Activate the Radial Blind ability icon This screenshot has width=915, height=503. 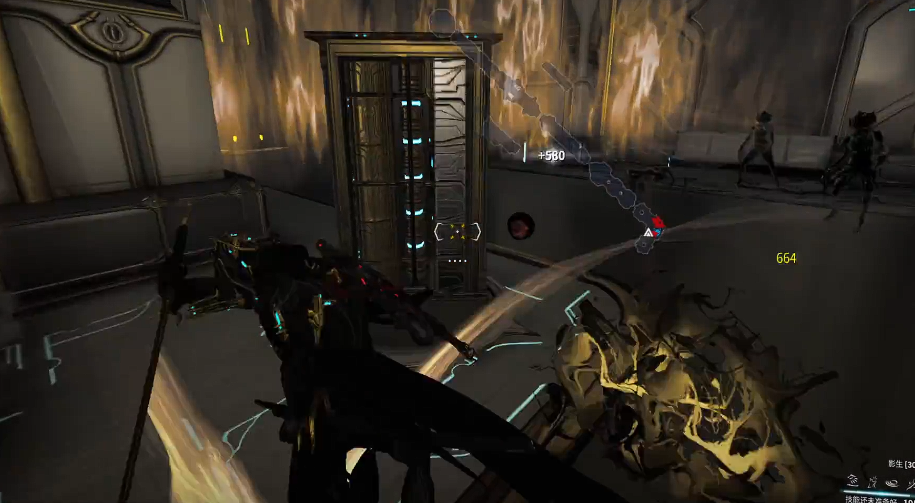(x=872, y=482)
